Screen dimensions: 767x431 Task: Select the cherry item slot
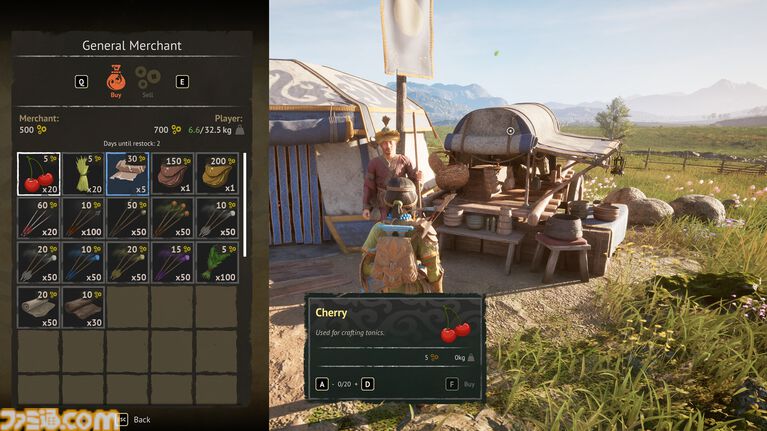[x=39, y=174]
